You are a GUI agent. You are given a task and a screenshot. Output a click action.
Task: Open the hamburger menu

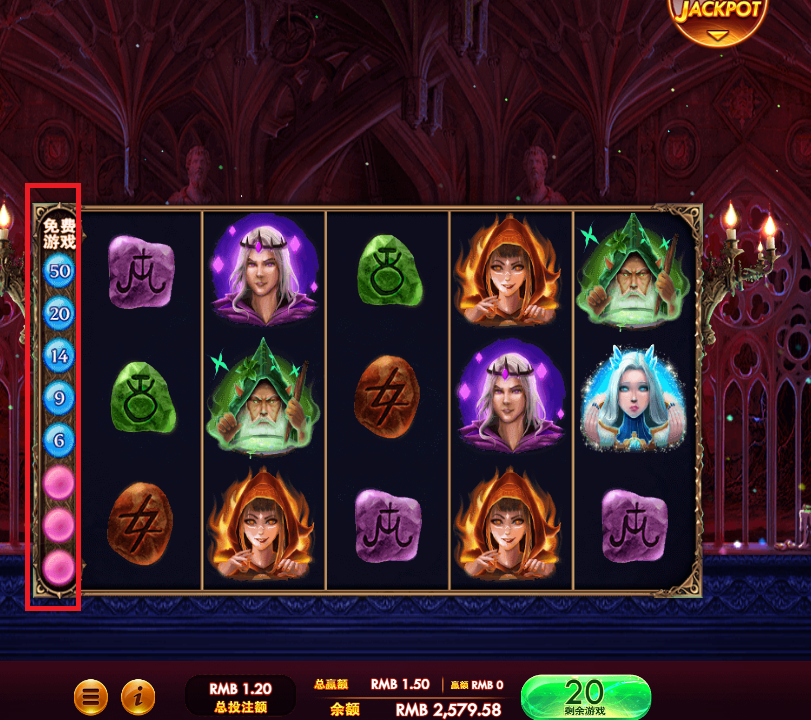91,696
